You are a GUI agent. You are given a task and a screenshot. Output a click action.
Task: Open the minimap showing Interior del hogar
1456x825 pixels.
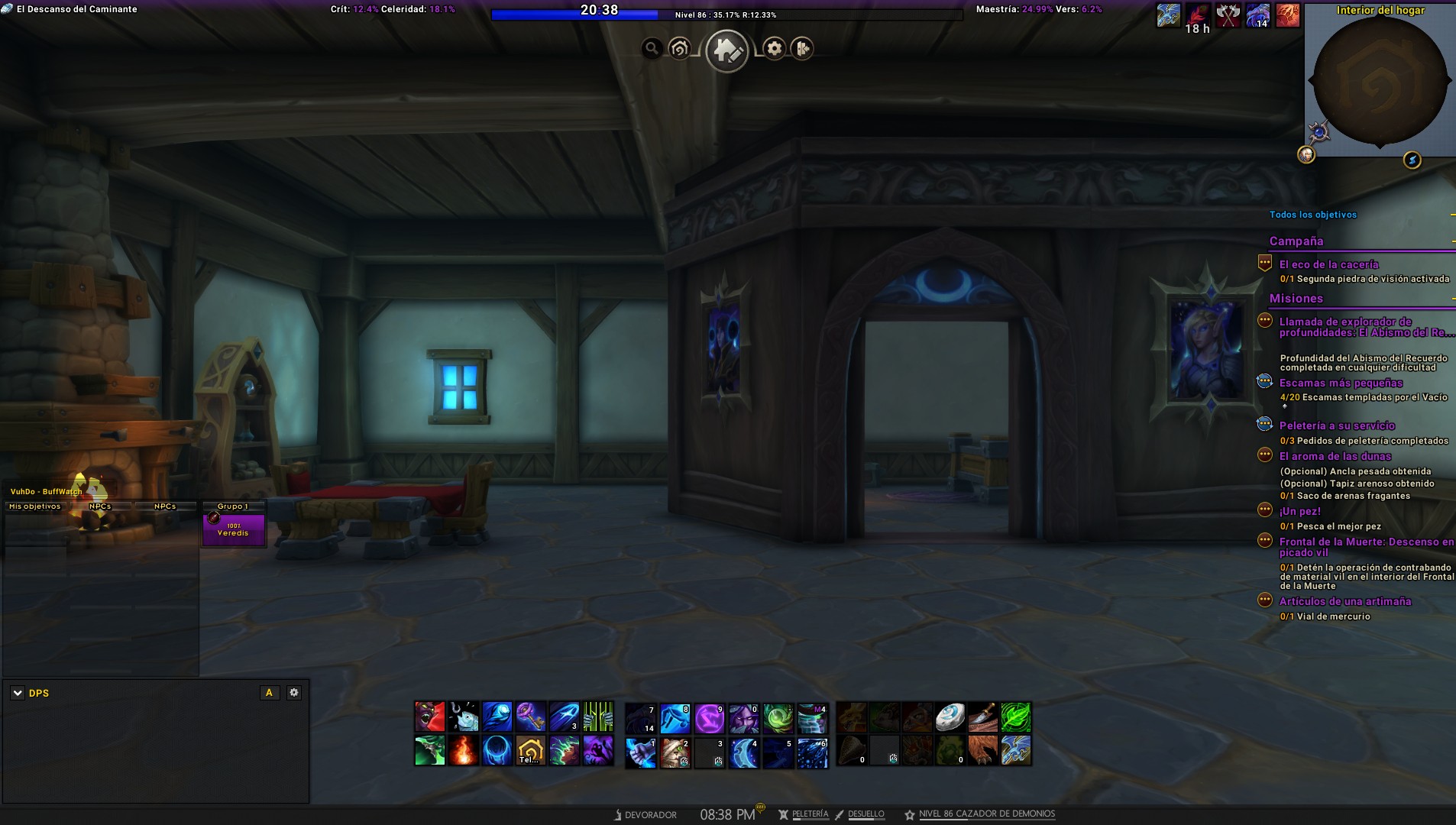1380,82
